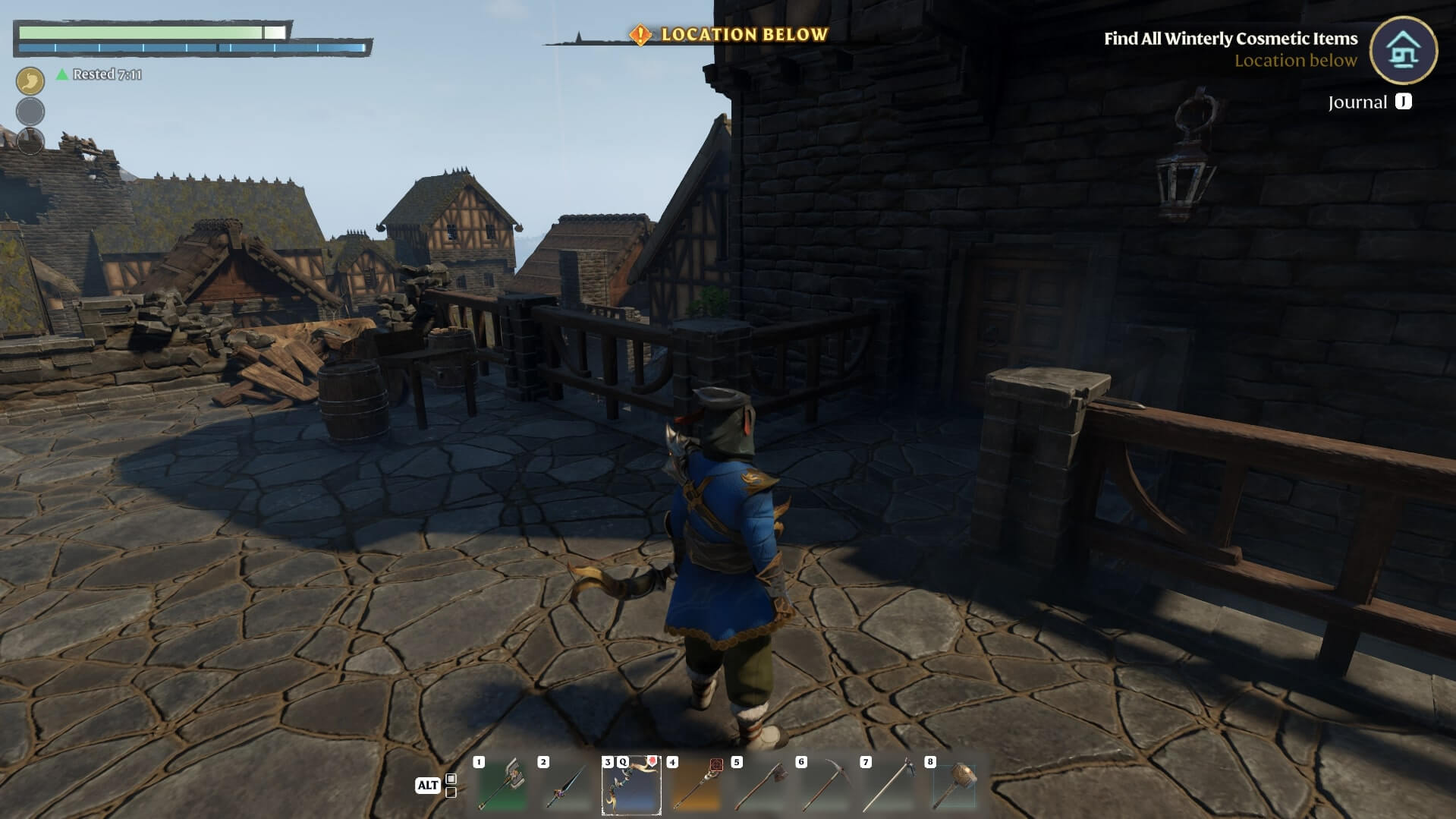Equip the dark spear in slot 2
Image resolution: width=1456 pixels, height=819 pixels.
566,785
